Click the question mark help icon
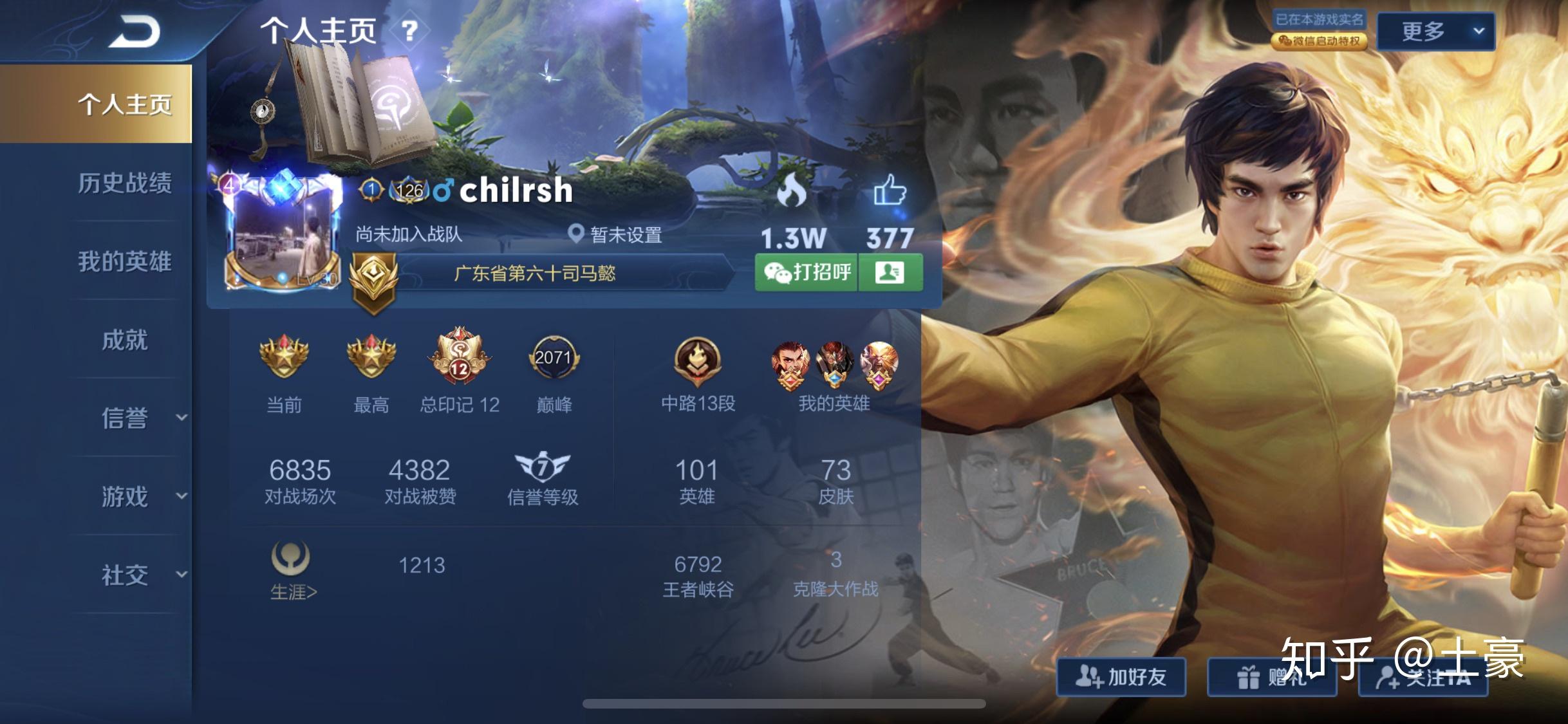Screen dimensions: 1568x724 click(409, 30)
